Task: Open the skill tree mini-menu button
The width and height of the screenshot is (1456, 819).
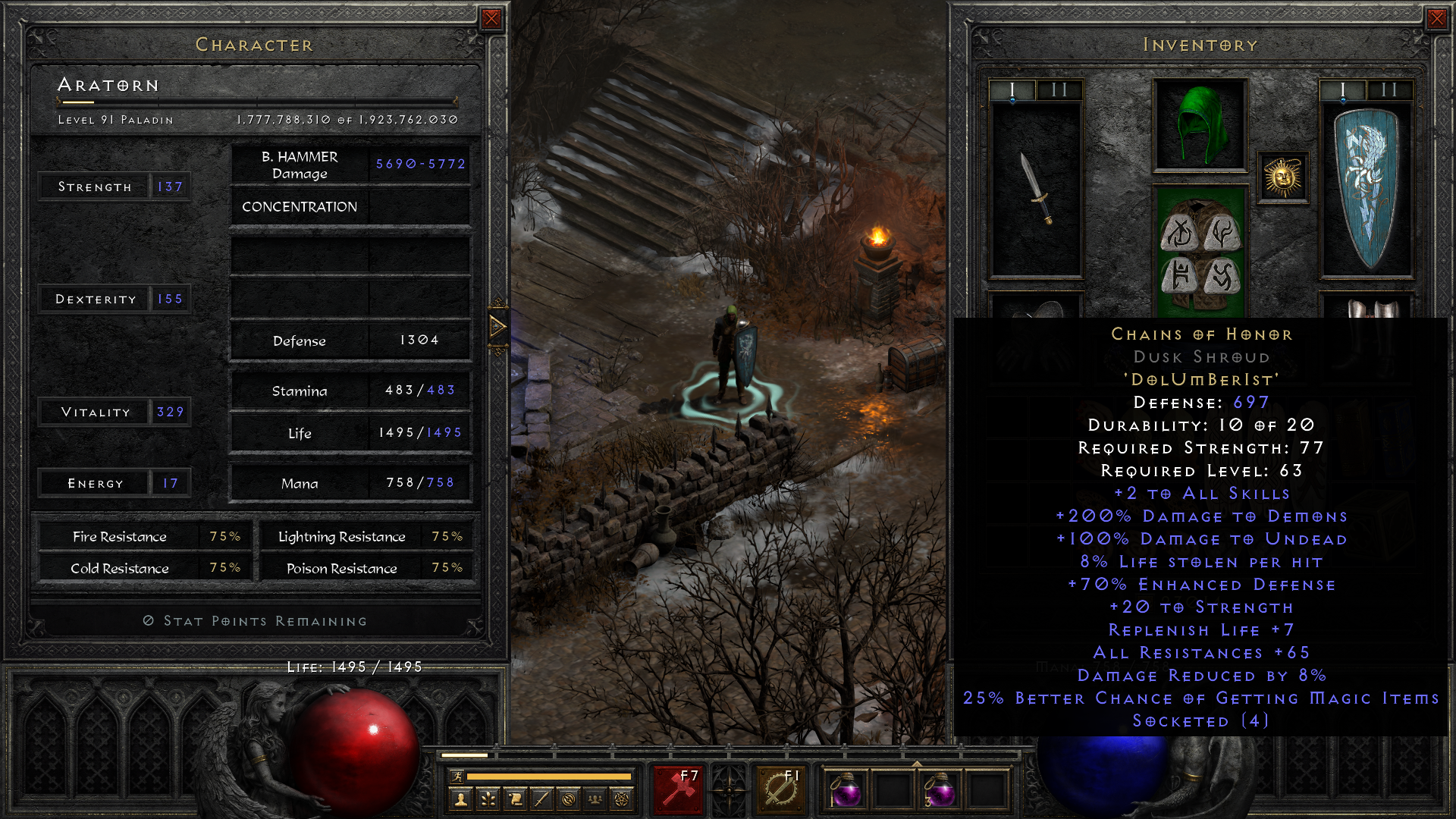Action: [x=488, y=799]
